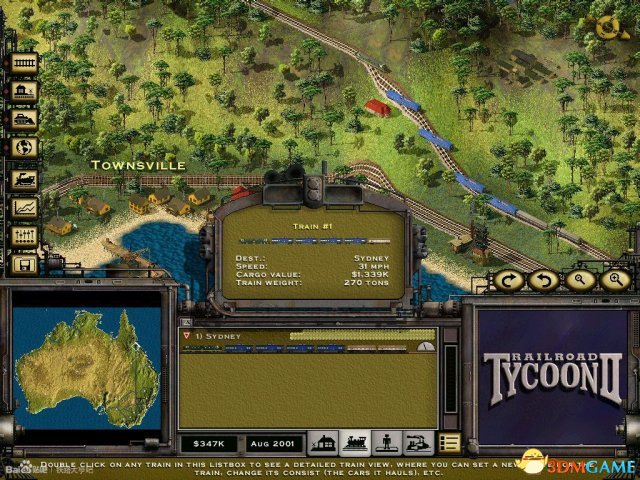The width and height of the screenshot is (640, 480).
Task: Switch to the train list tab
Action: tap(354, 443)
